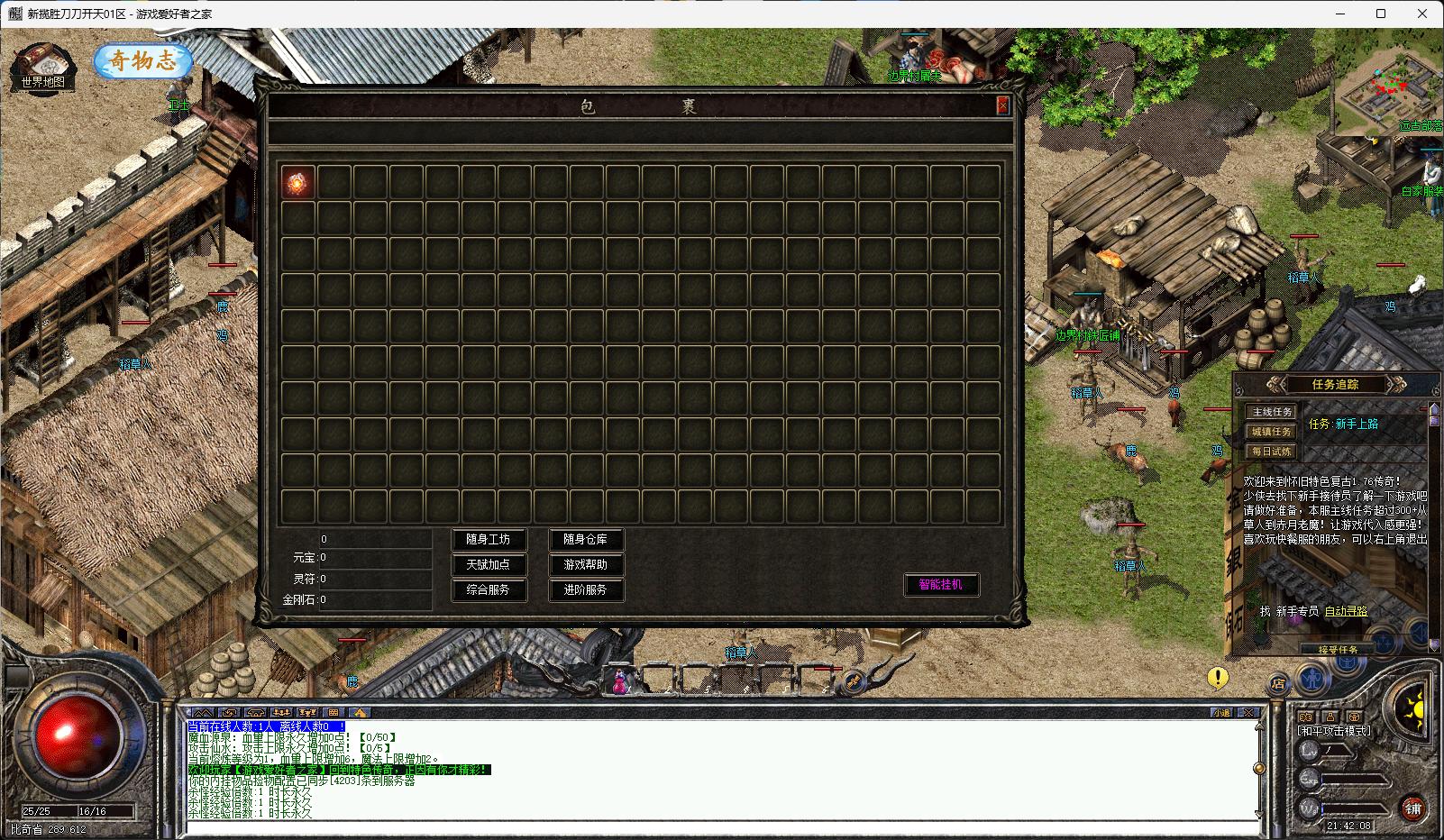
Task: Switch to 主线任务 main quests
Action: point(1272,412)
